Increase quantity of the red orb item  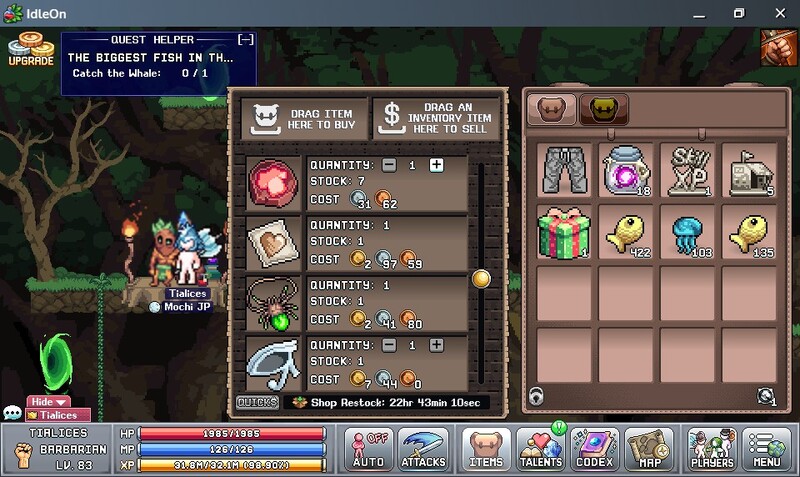click(436, 165)
